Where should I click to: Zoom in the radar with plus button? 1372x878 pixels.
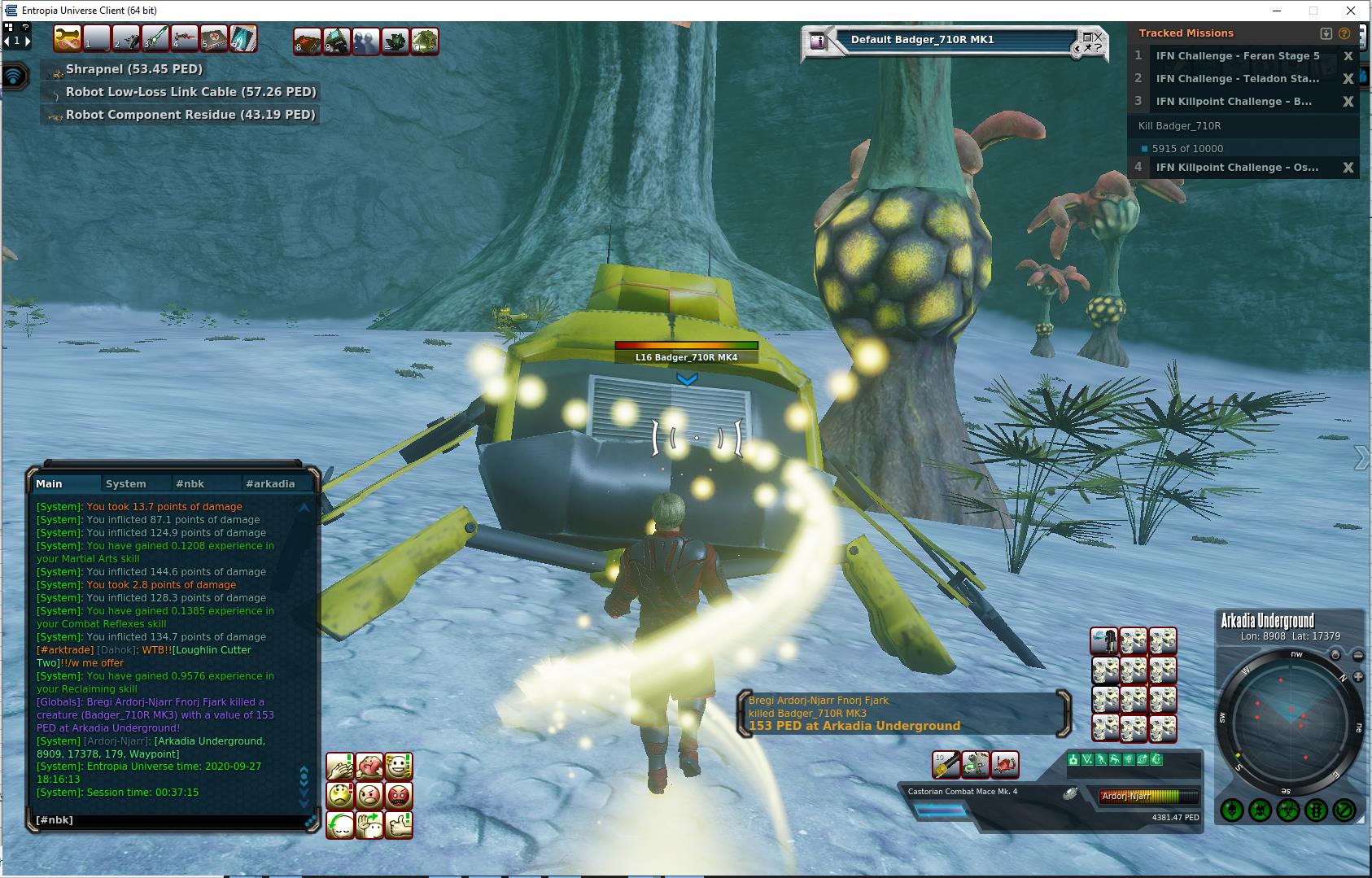(x=1358, y=677)
